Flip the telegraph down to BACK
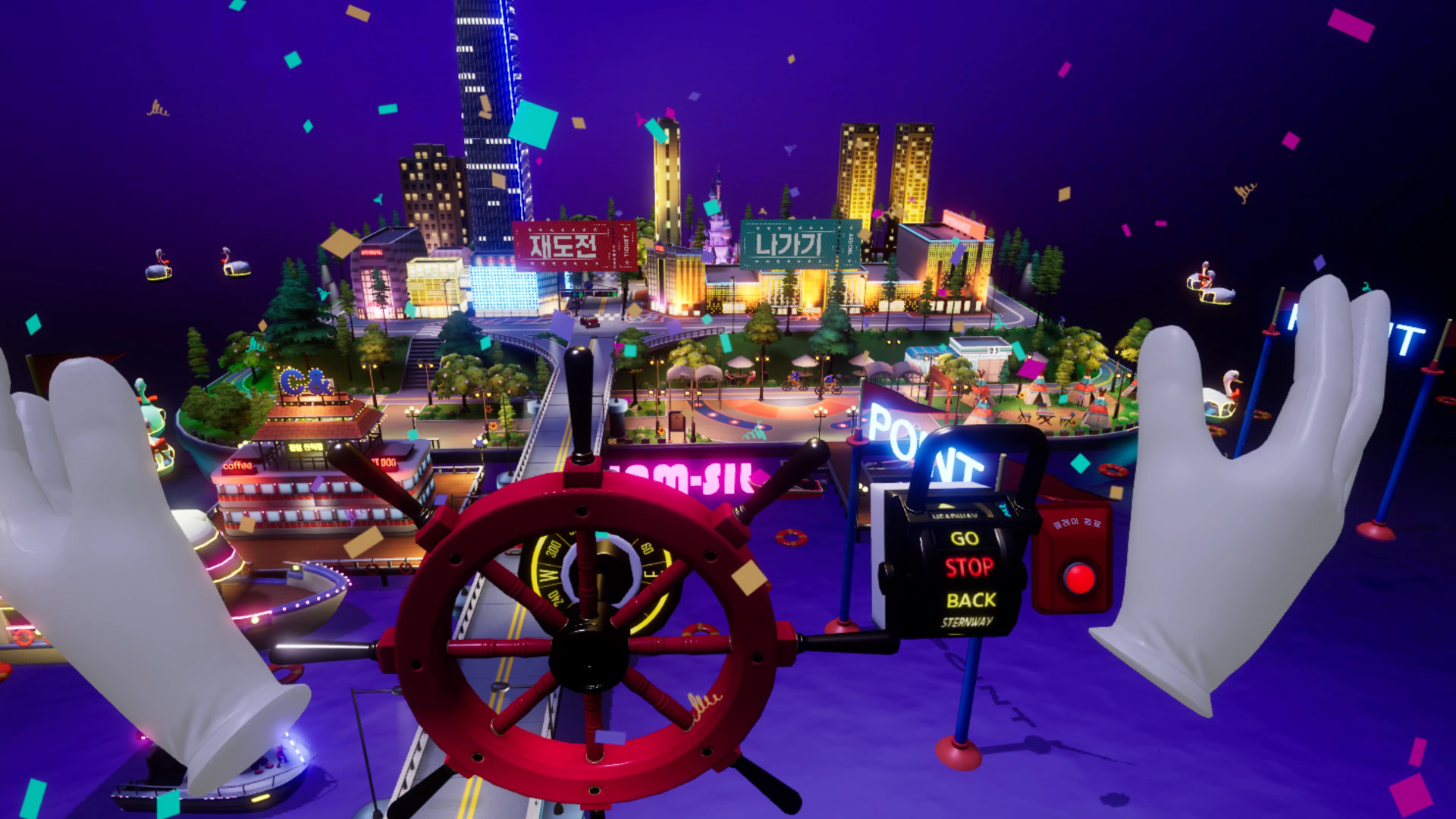 click(972, 599)
